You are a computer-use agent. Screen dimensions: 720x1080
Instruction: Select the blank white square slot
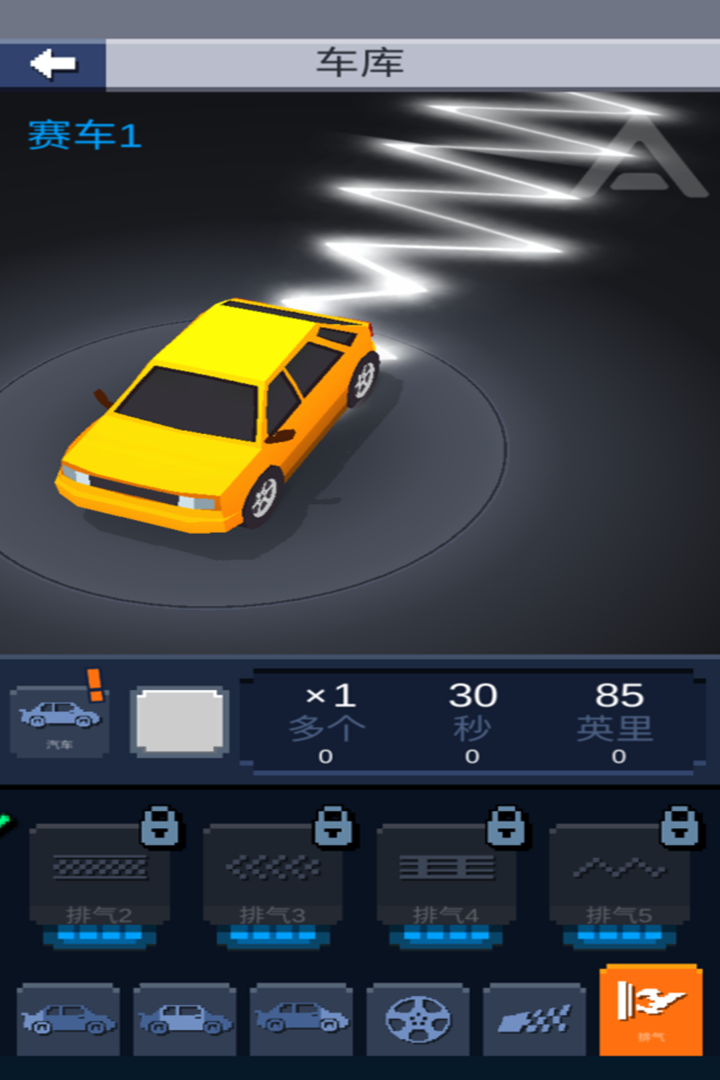point(180,720)
